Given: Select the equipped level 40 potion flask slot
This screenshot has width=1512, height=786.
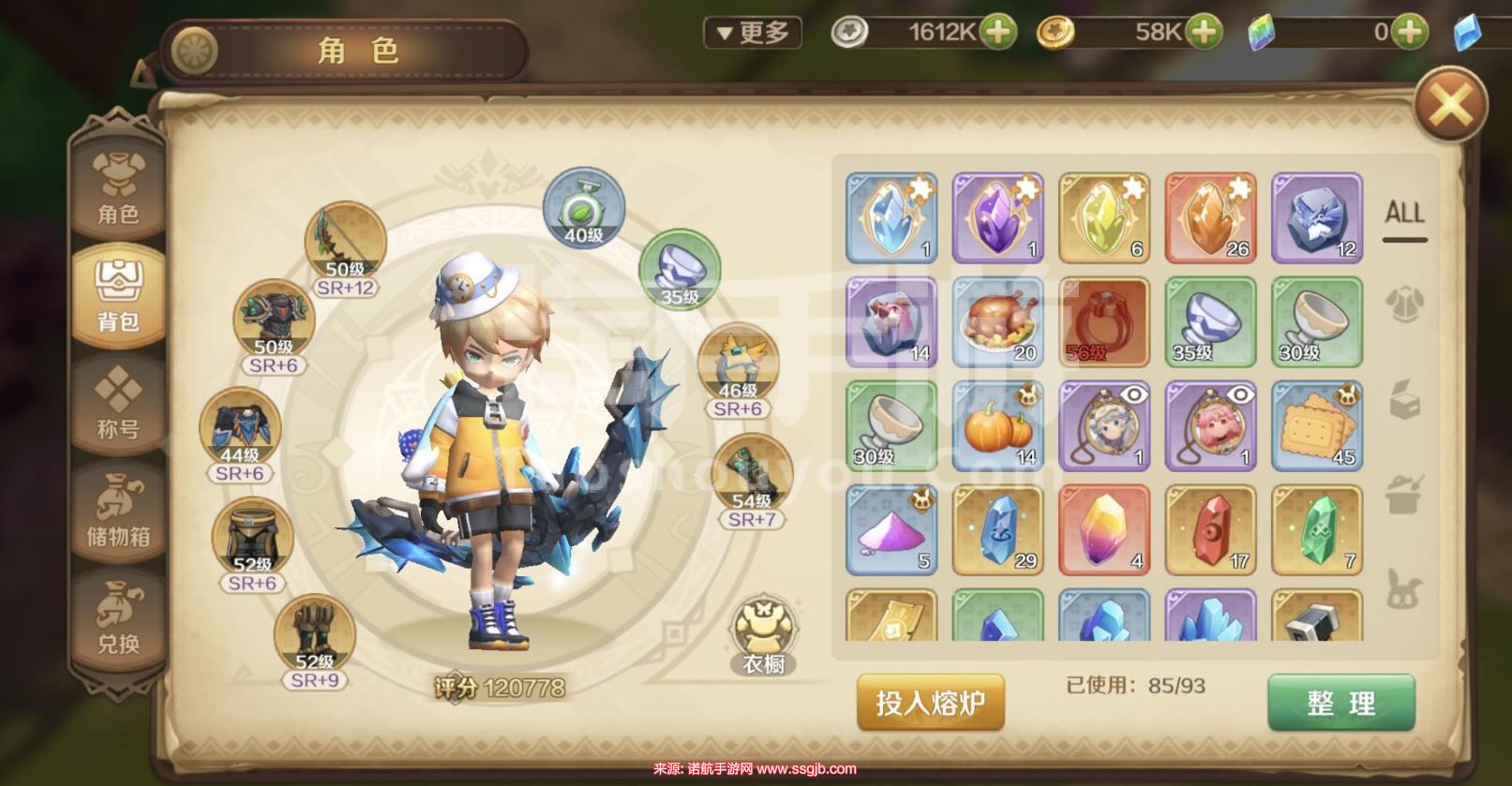Looking at the screenshot, I should [x=583, y=210].
